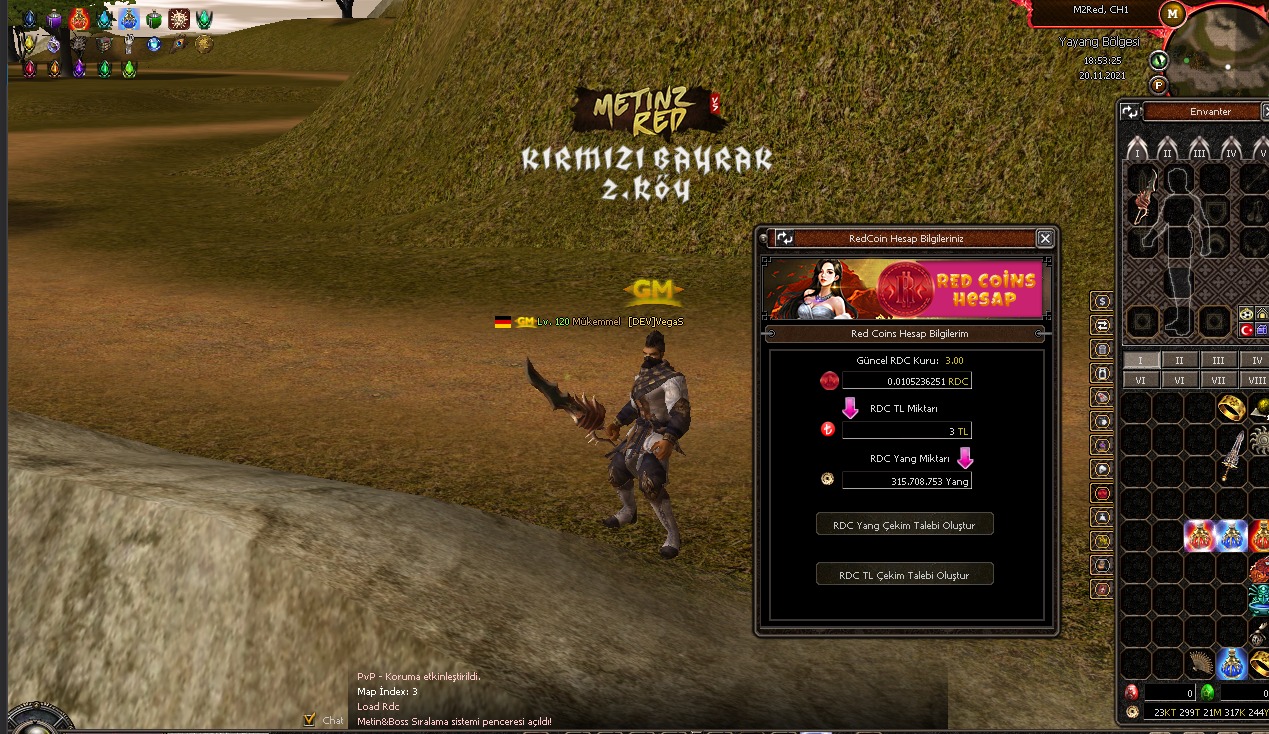Select the RDC Yang Miktarı field

906,481
